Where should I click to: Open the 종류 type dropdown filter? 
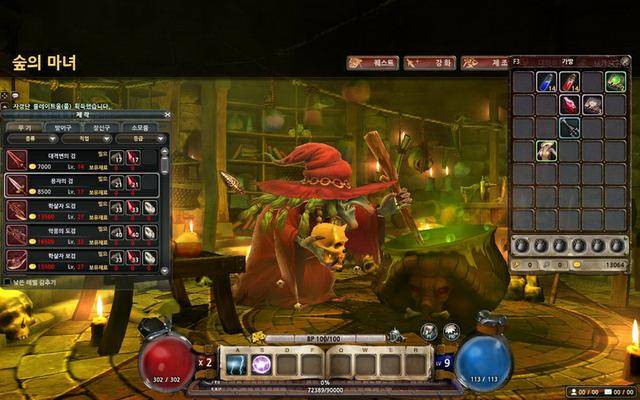click(x=28, y=138)
